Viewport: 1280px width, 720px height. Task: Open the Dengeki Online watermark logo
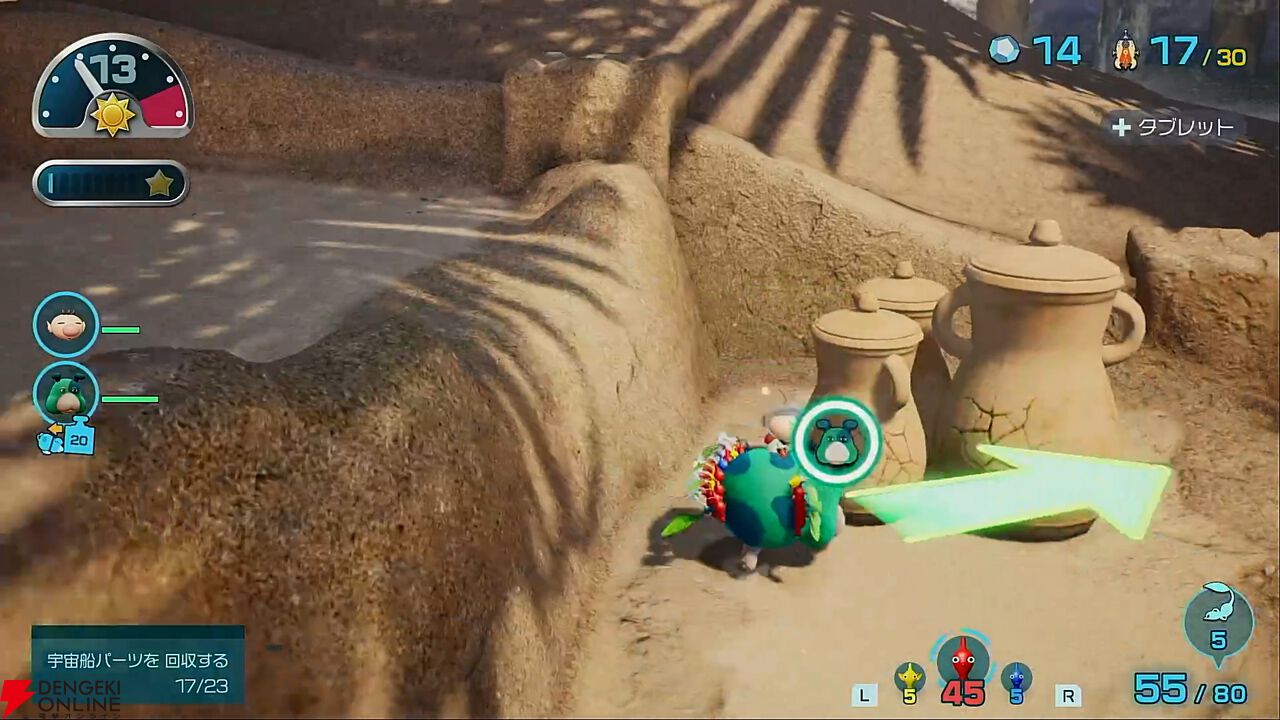point(60,699)
